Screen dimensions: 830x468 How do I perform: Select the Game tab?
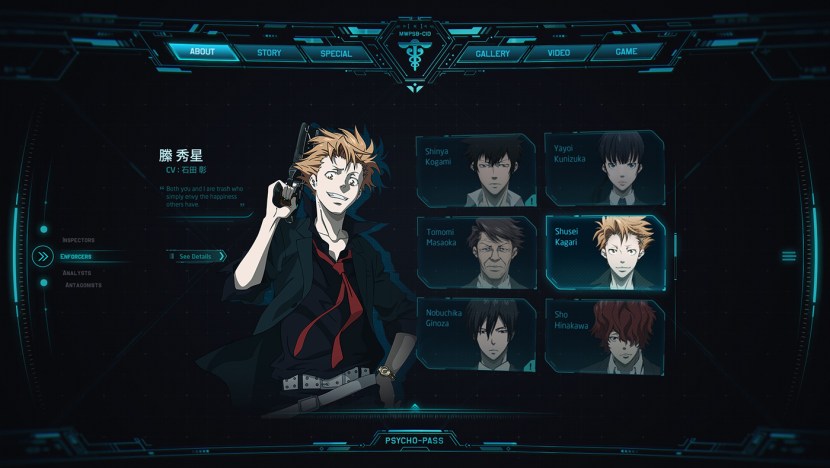(x=626, y=52)
